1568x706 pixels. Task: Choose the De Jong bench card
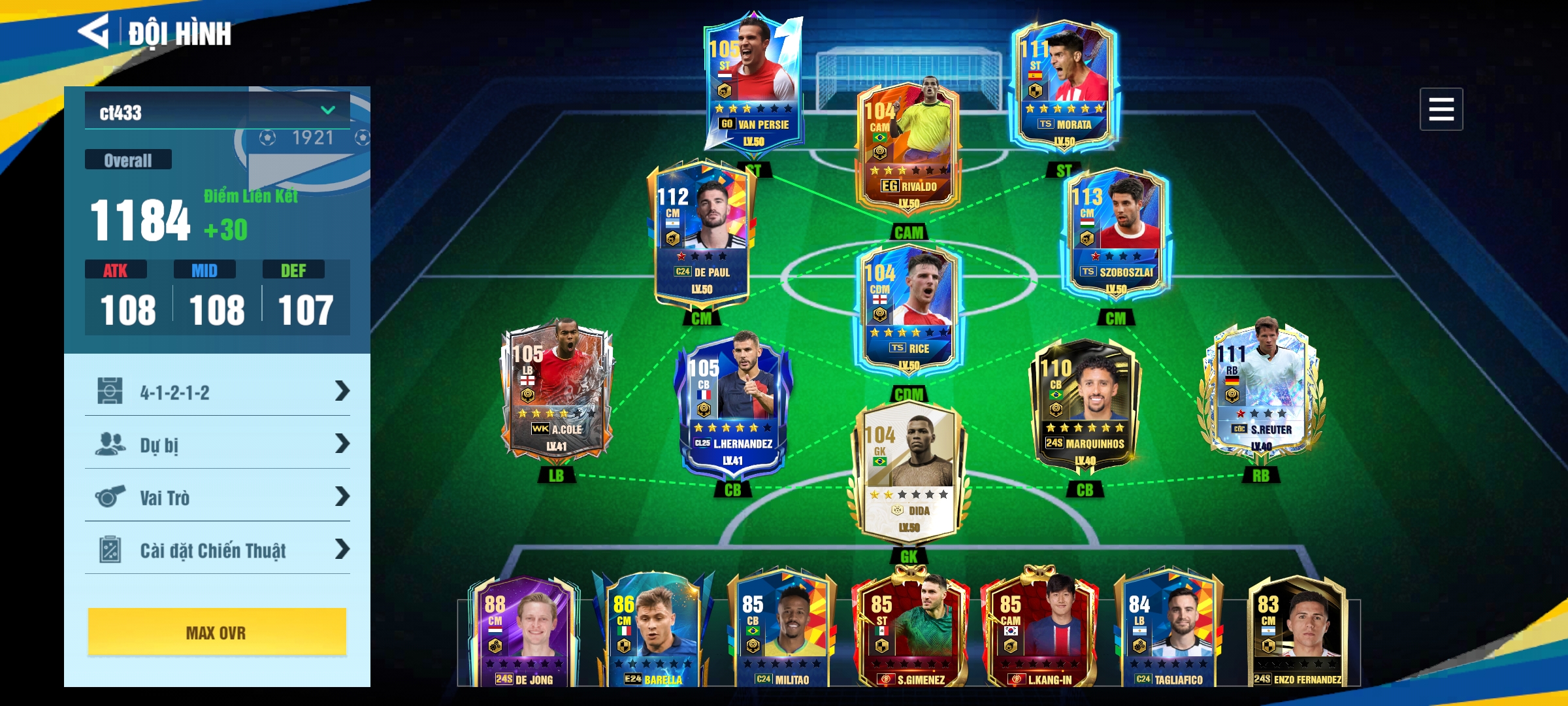click(x=524, y=631)
